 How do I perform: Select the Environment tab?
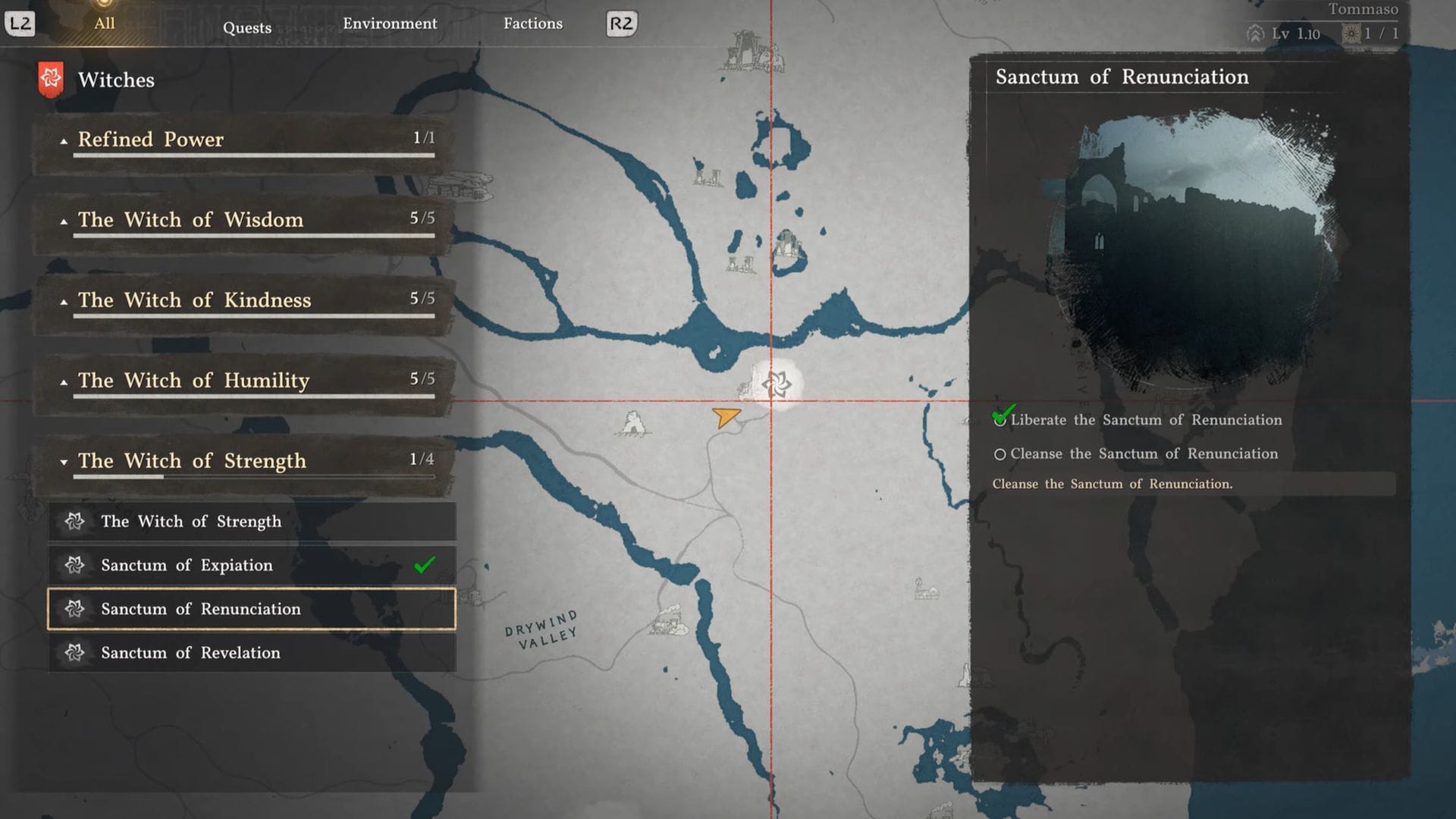[390, 24]
